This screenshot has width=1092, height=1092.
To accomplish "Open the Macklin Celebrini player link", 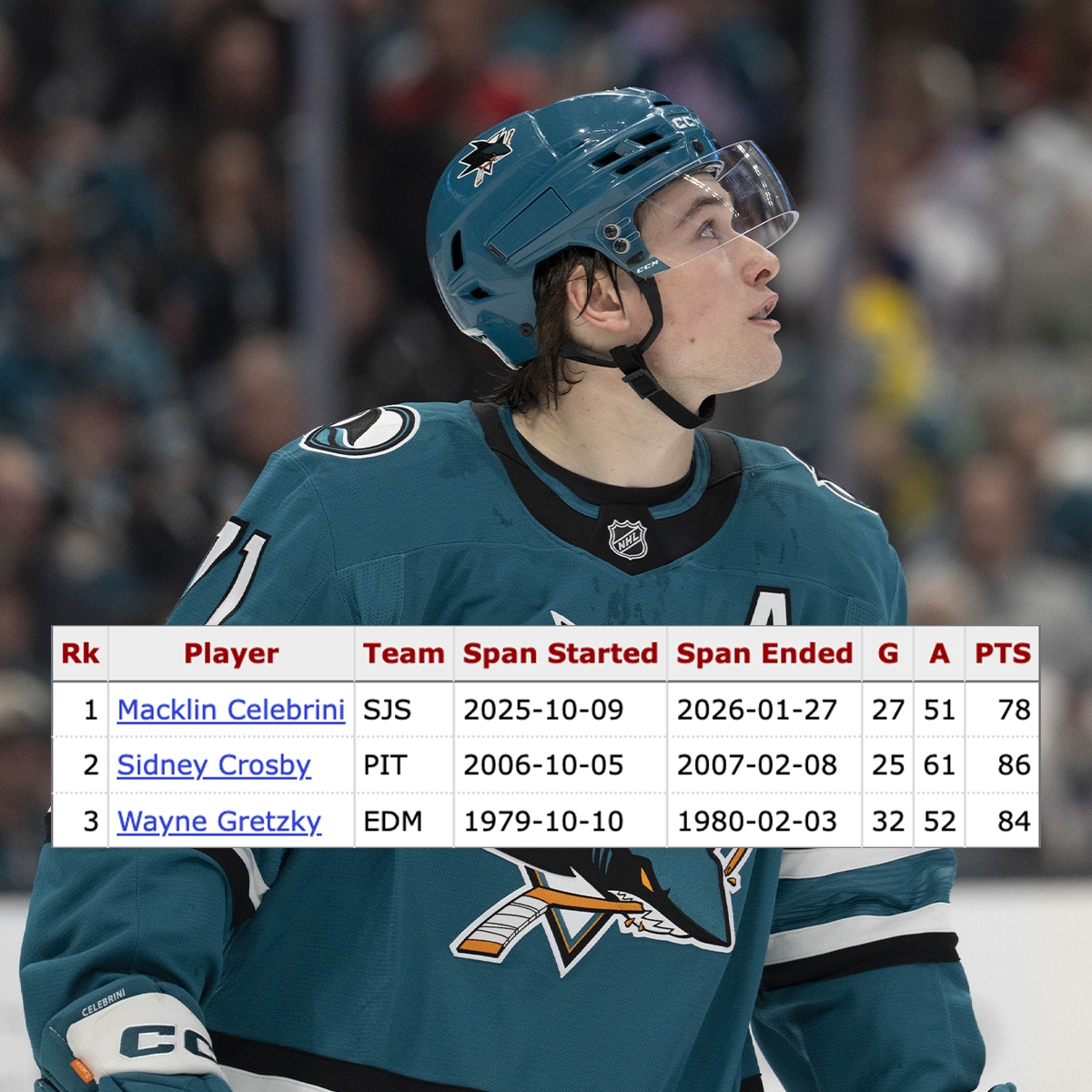I will pyautogui.click(x=231, y=710).
